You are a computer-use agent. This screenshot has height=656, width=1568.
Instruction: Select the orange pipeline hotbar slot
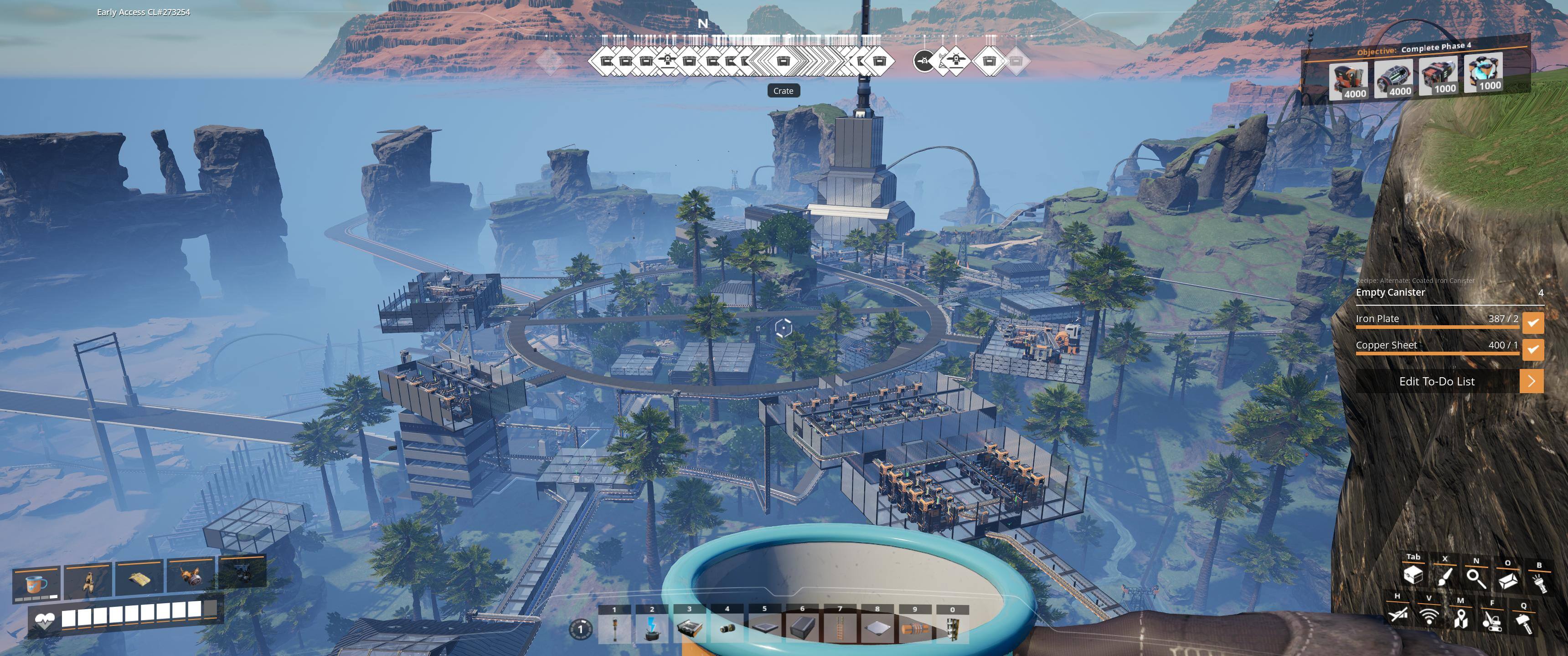coord(915,628)
